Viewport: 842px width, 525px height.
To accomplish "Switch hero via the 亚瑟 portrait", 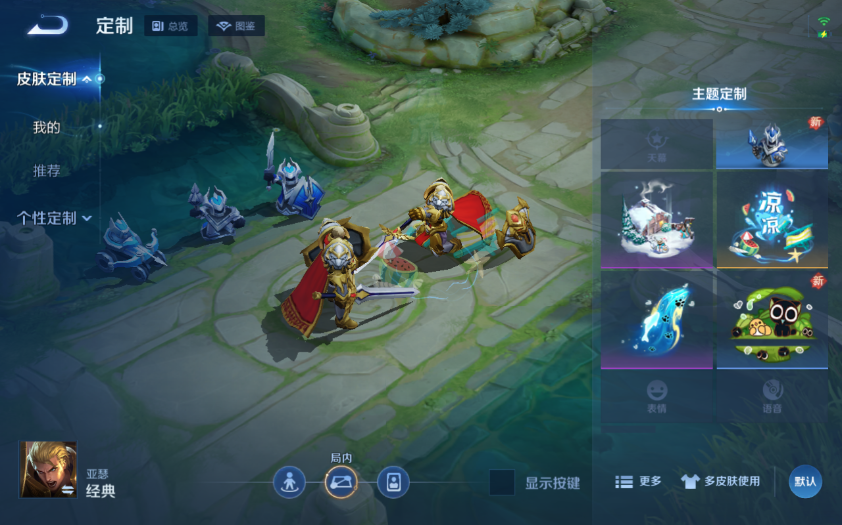I will [x=48, y=469].
